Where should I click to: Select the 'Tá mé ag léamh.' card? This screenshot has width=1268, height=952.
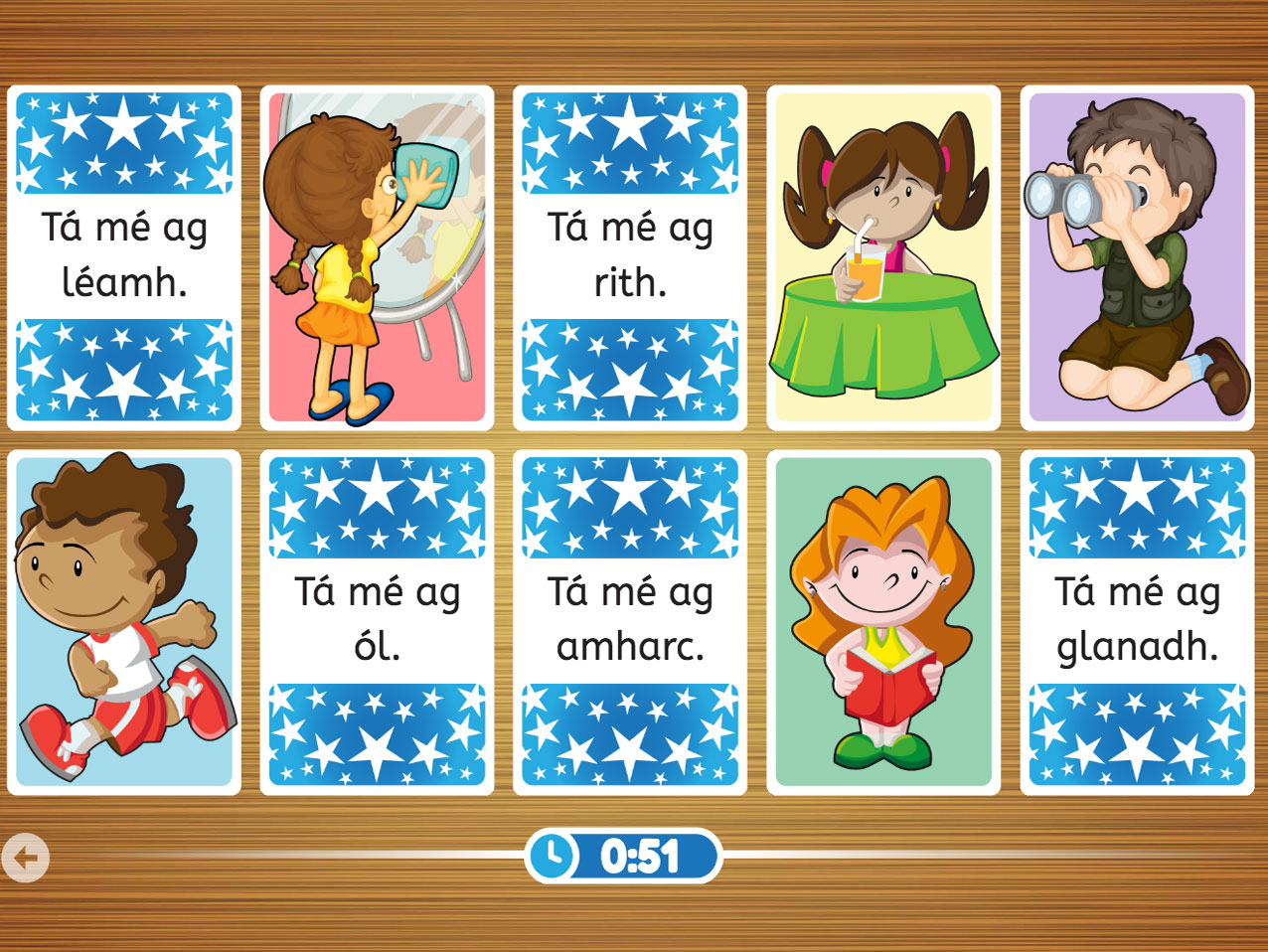tap(124, 257)
